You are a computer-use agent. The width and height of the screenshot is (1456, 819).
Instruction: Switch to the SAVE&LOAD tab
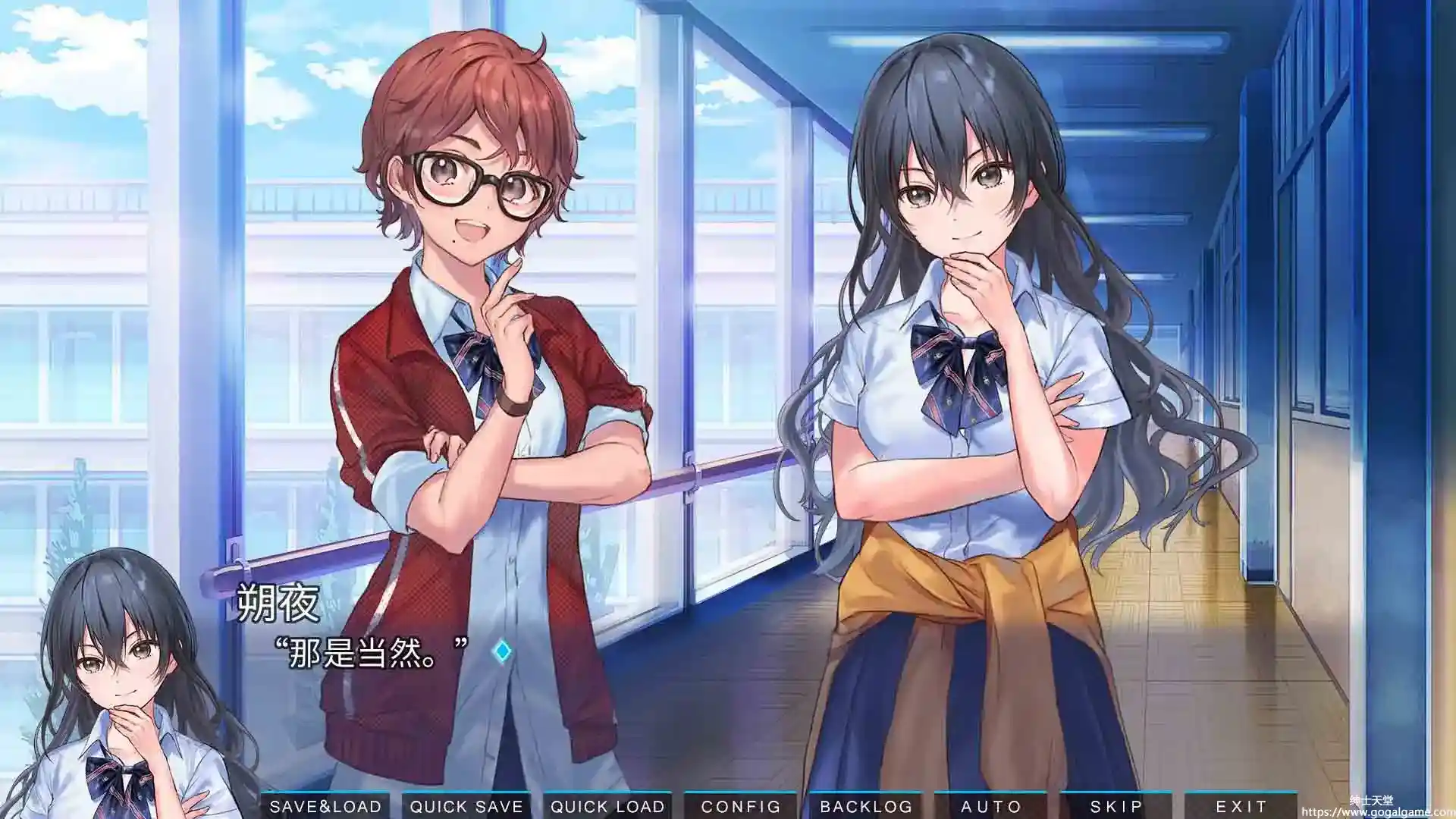[326, 806]
